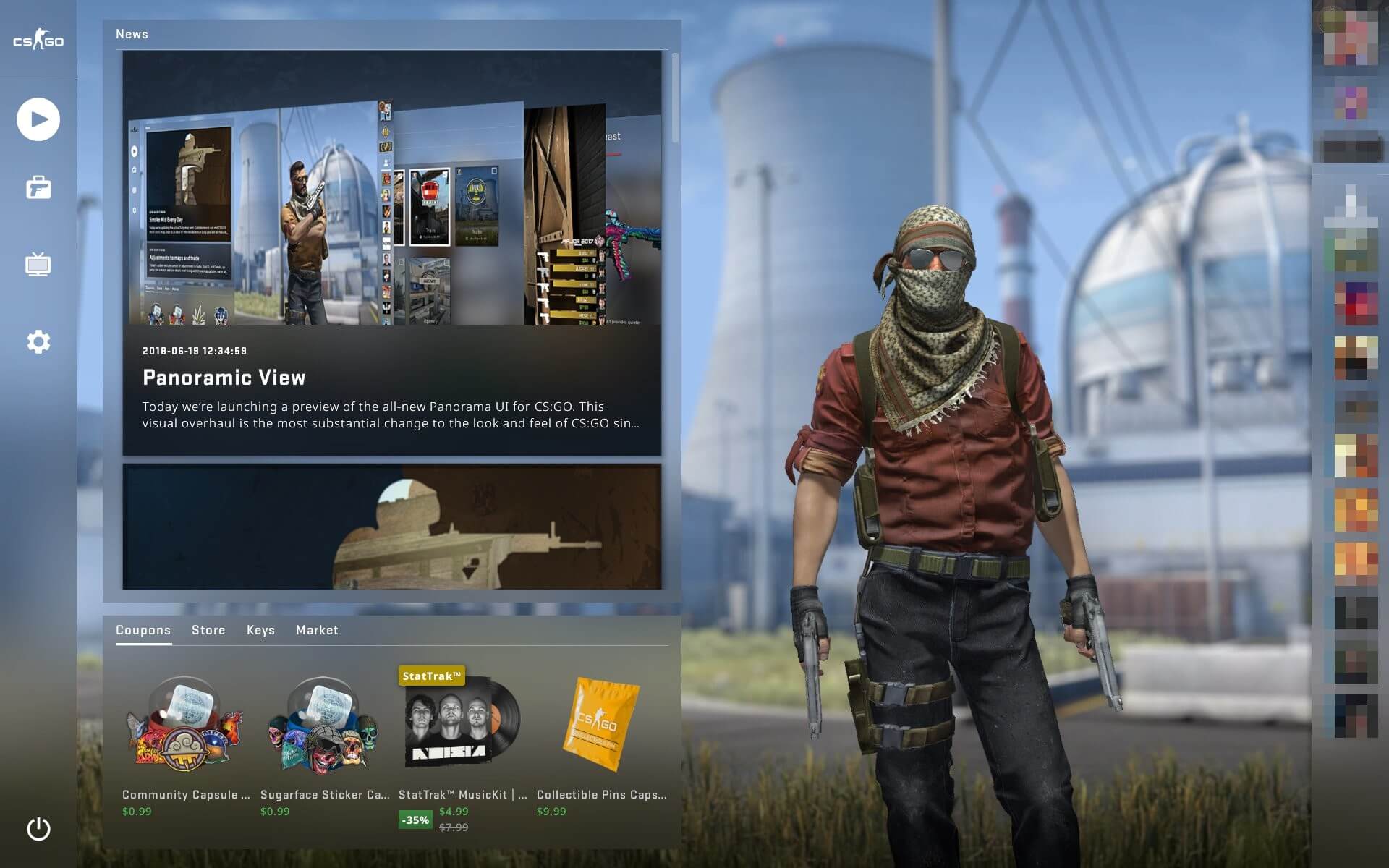Open the second news item with rifle silhouette
This screenshot has height=868, width=1389.
[x=391, y=527]
